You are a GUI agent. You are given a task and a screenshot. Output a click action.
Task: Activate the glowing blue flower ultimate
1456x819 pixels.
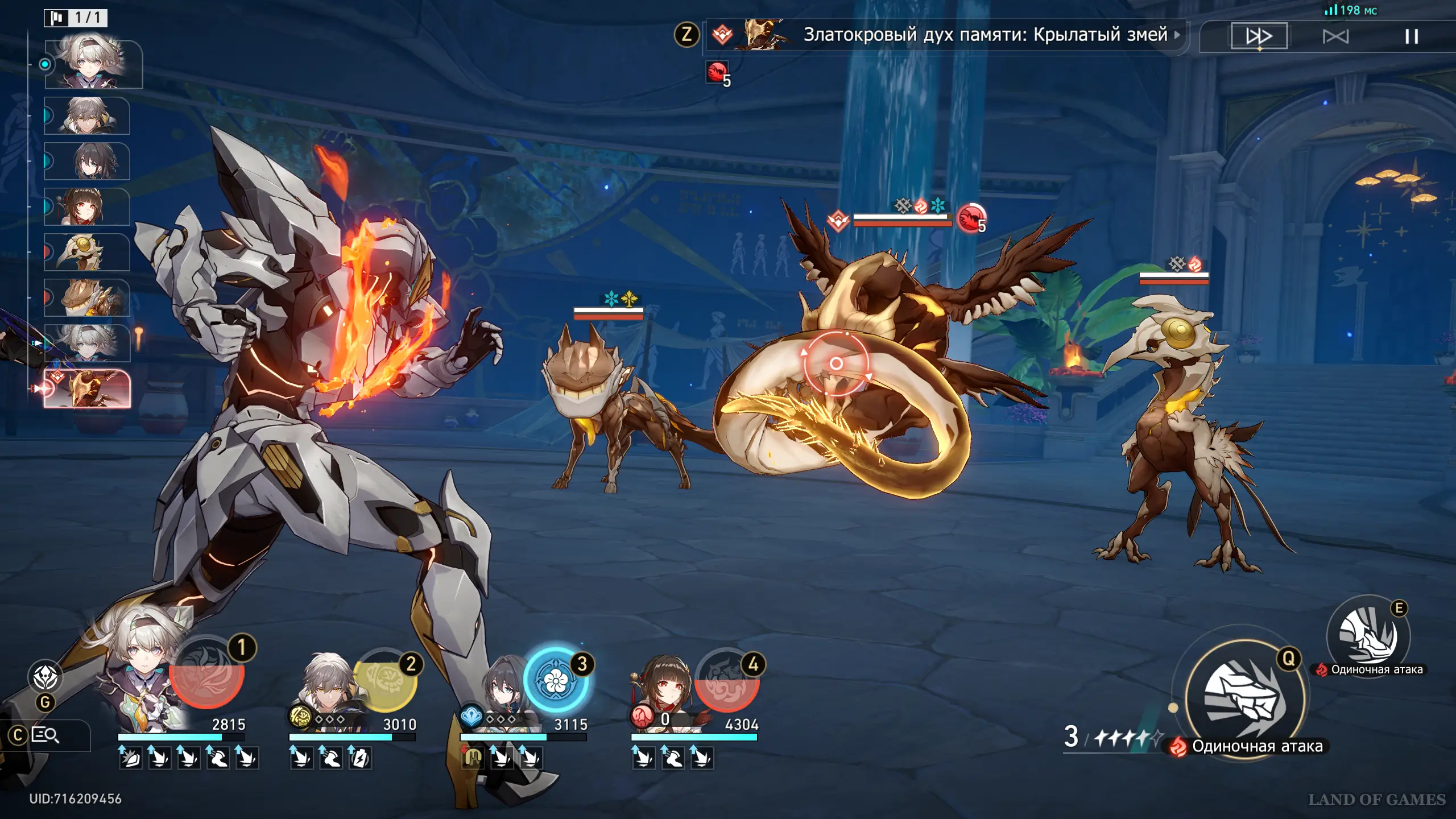[x=555, y=681]
